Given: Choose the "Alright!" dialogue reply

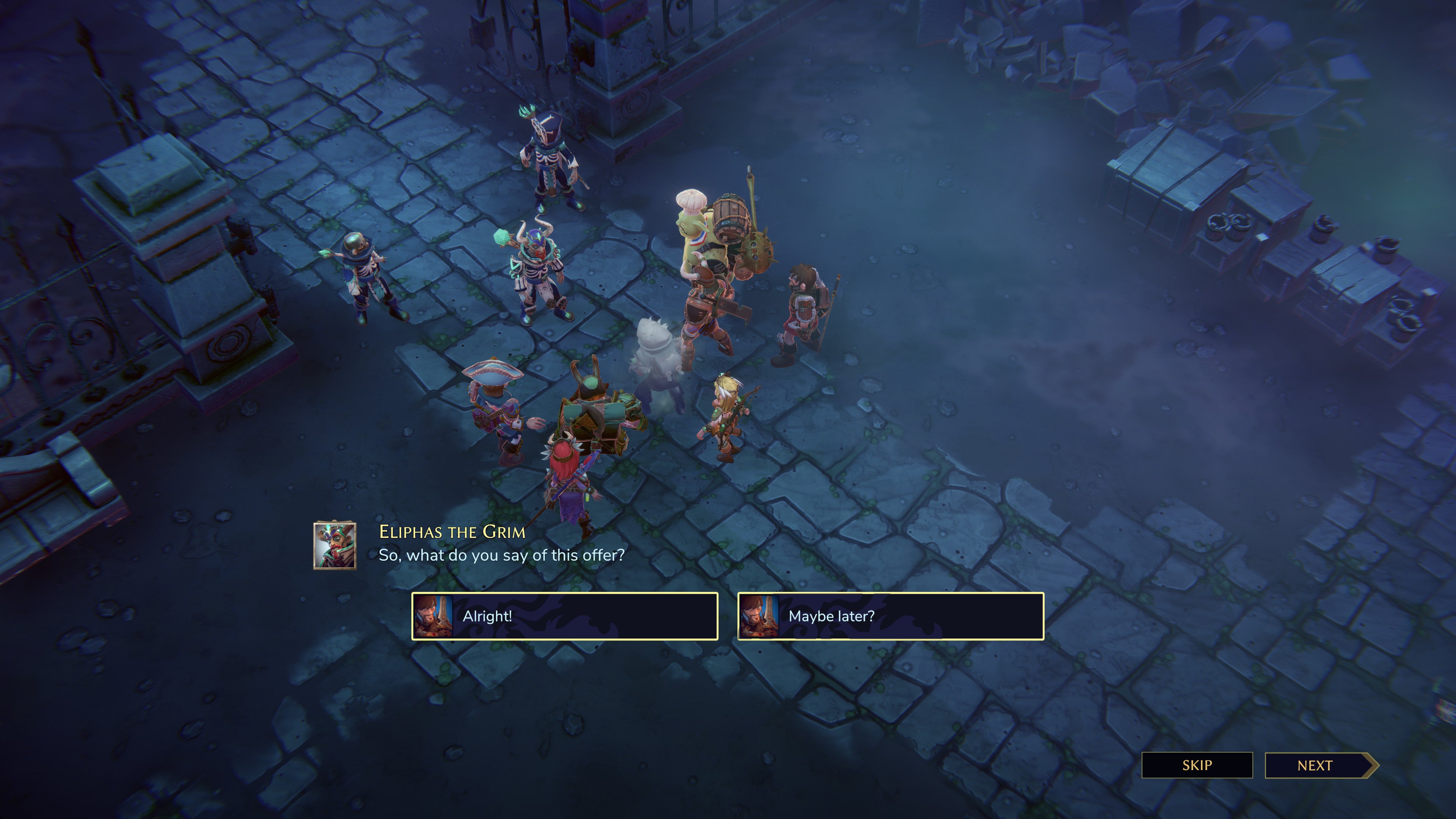Looking at the screenshot, I should coord(564,616).
